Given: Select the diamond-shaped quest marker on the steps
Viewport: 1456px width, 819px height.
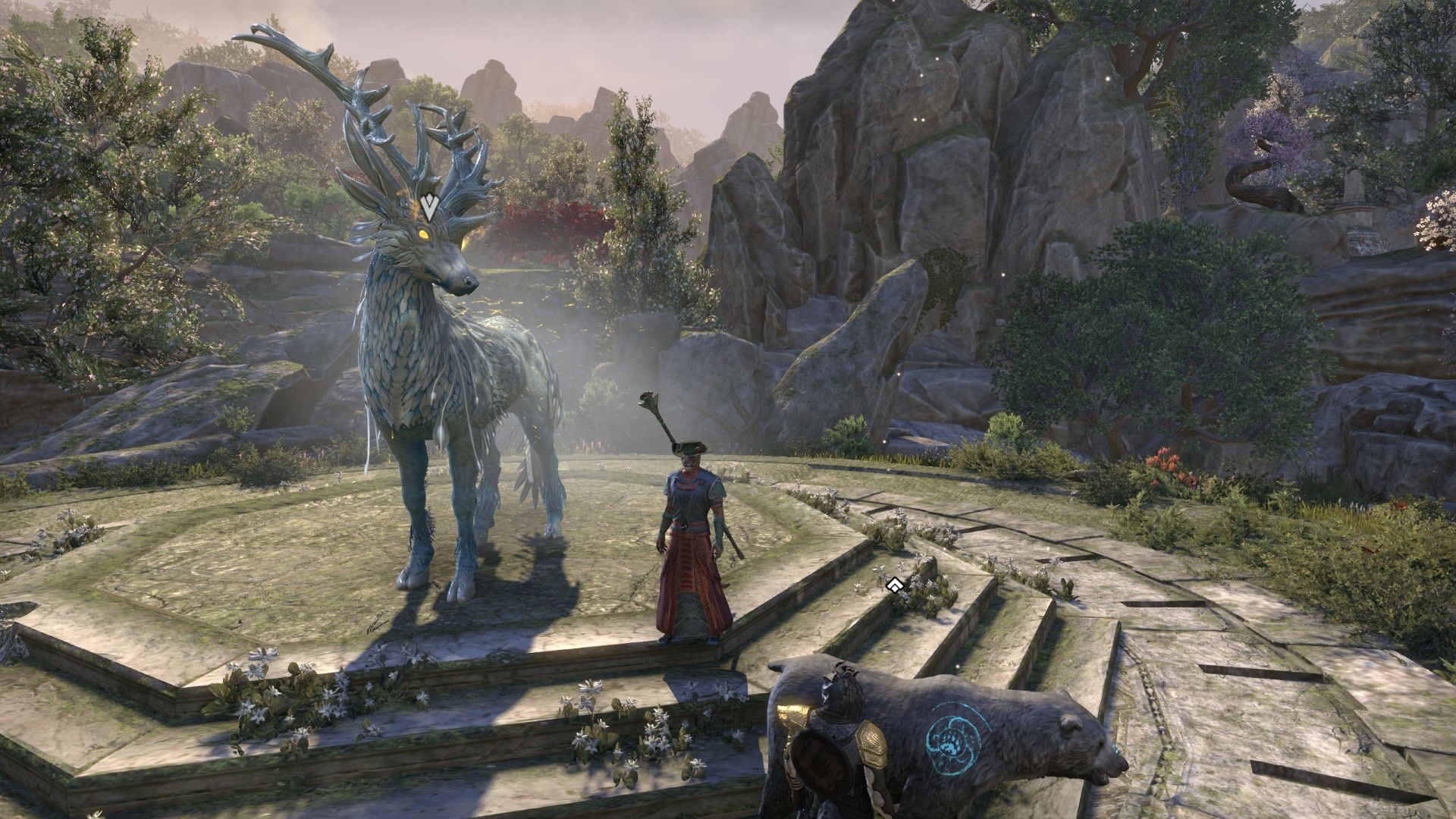Looking at the screenshot, I should [894, 585].
